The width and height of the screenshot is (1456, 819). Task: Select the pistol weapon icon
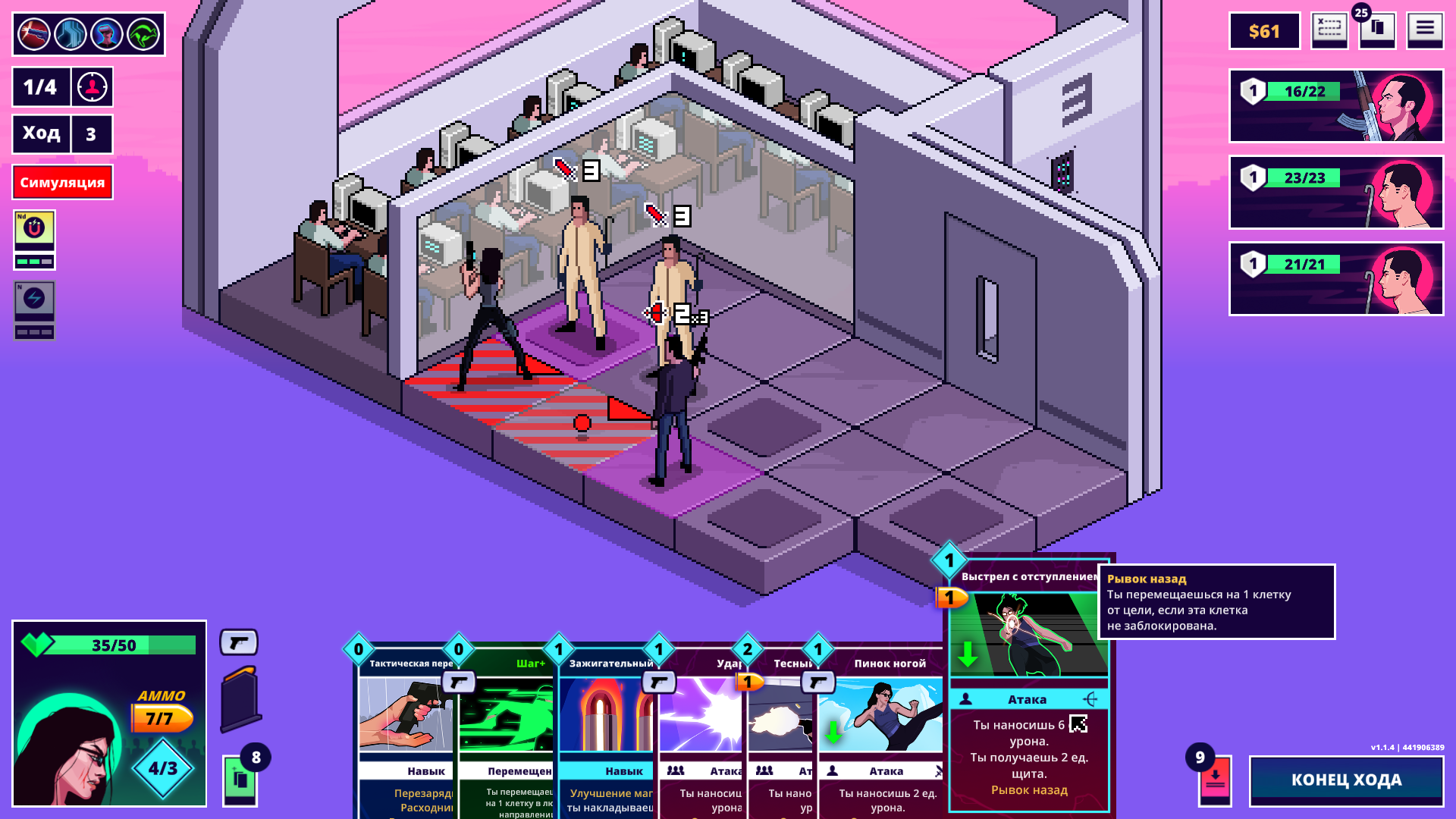(239, 643)
